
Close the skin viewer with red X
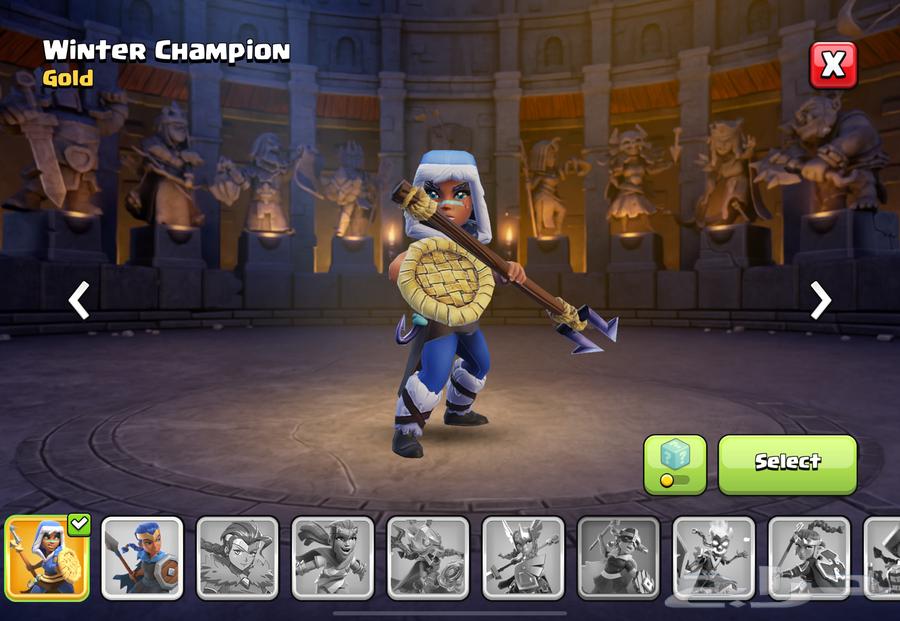[832, 66]
